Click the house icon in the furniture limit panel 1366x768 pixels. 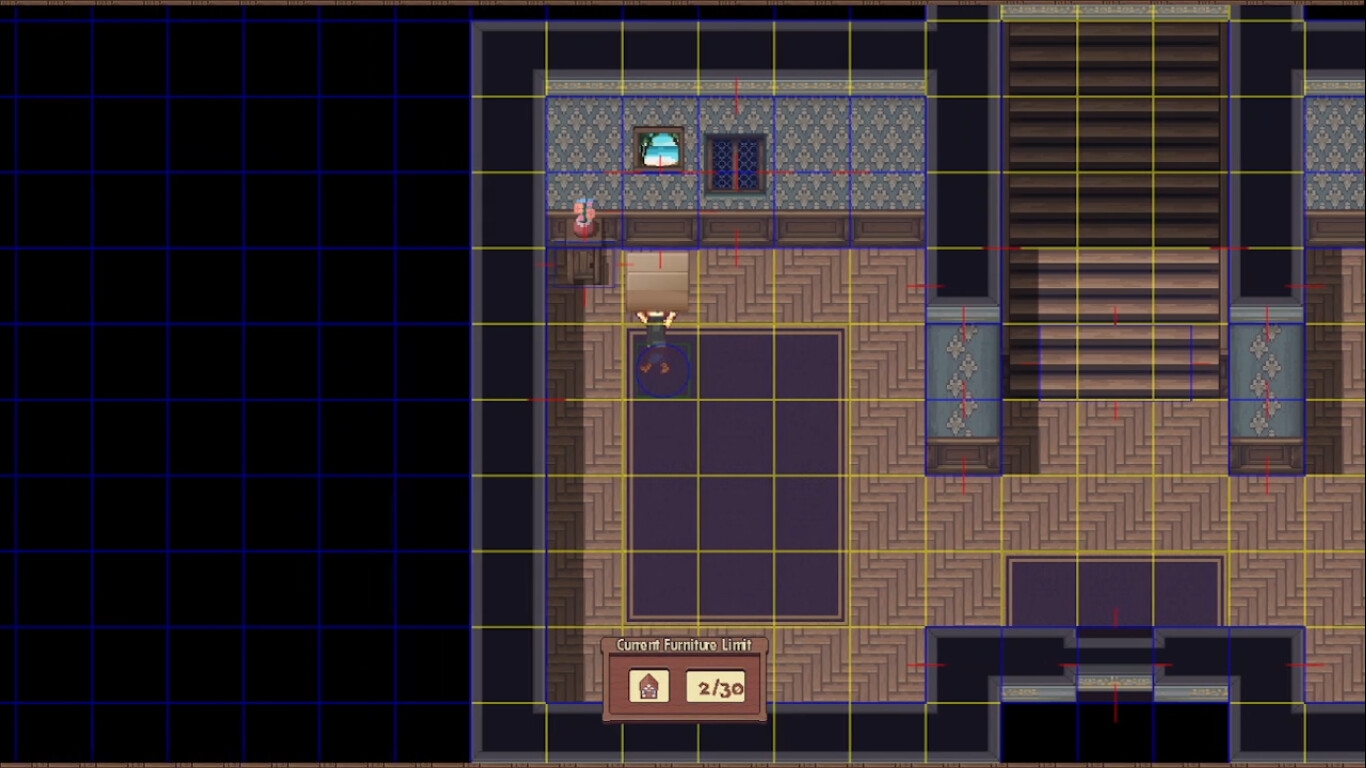coord(649,686)
